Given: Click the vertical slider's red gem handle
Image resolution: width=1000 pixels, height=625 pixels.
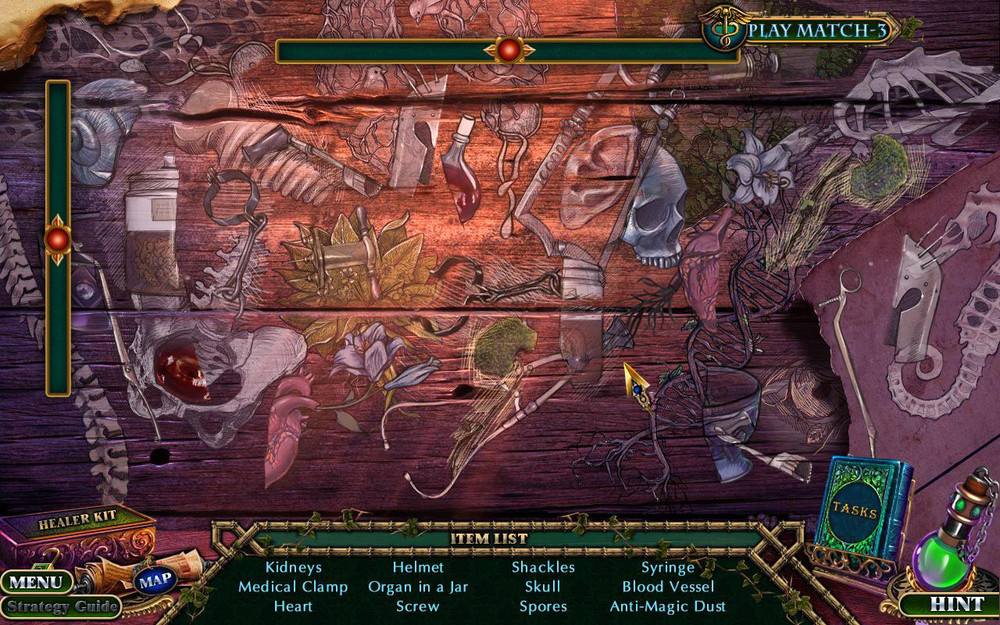Looking at the screenshot, I should coord(58,239).
